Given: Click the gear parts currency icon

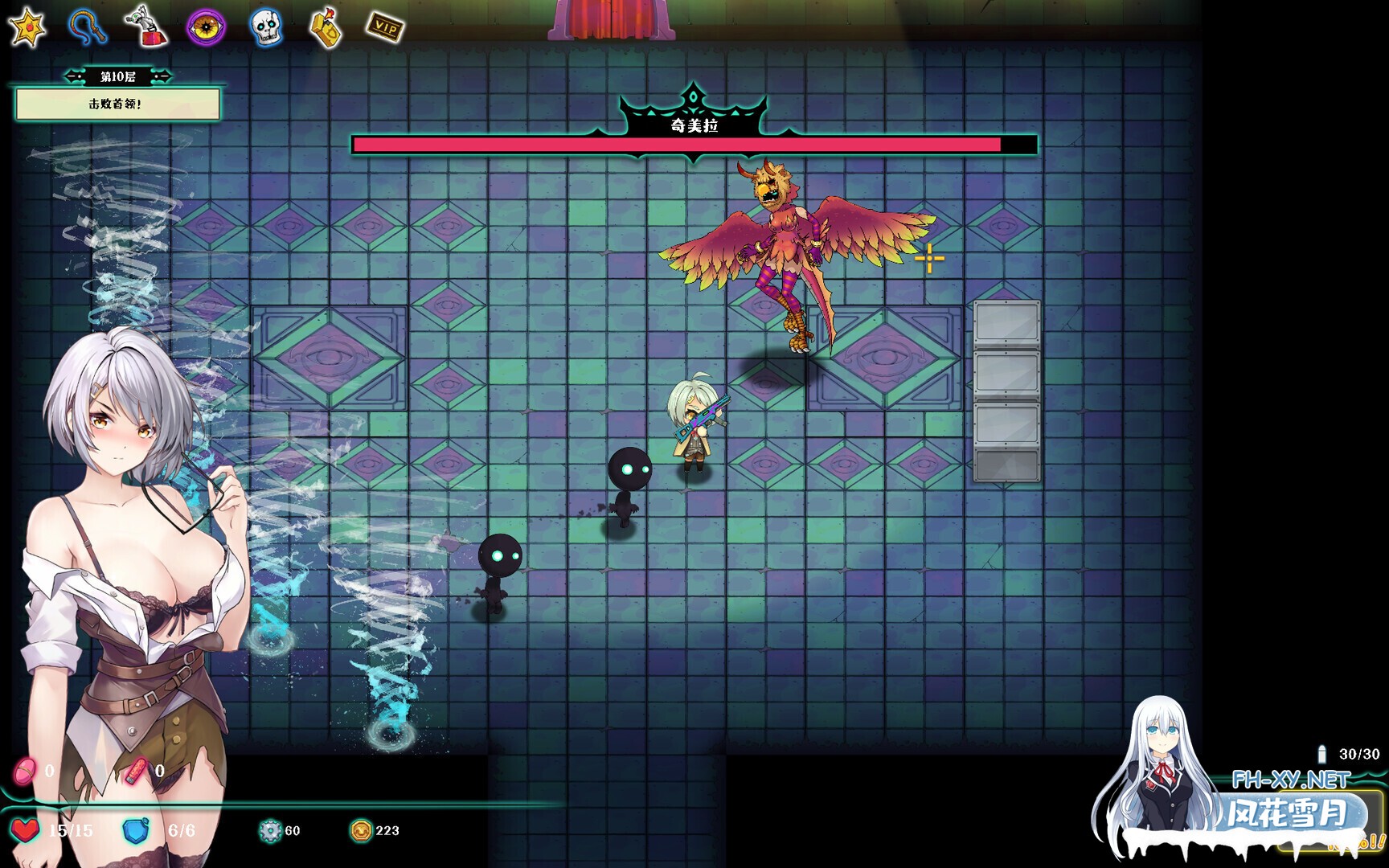Looking at the screenshot, I should point(270,830).
